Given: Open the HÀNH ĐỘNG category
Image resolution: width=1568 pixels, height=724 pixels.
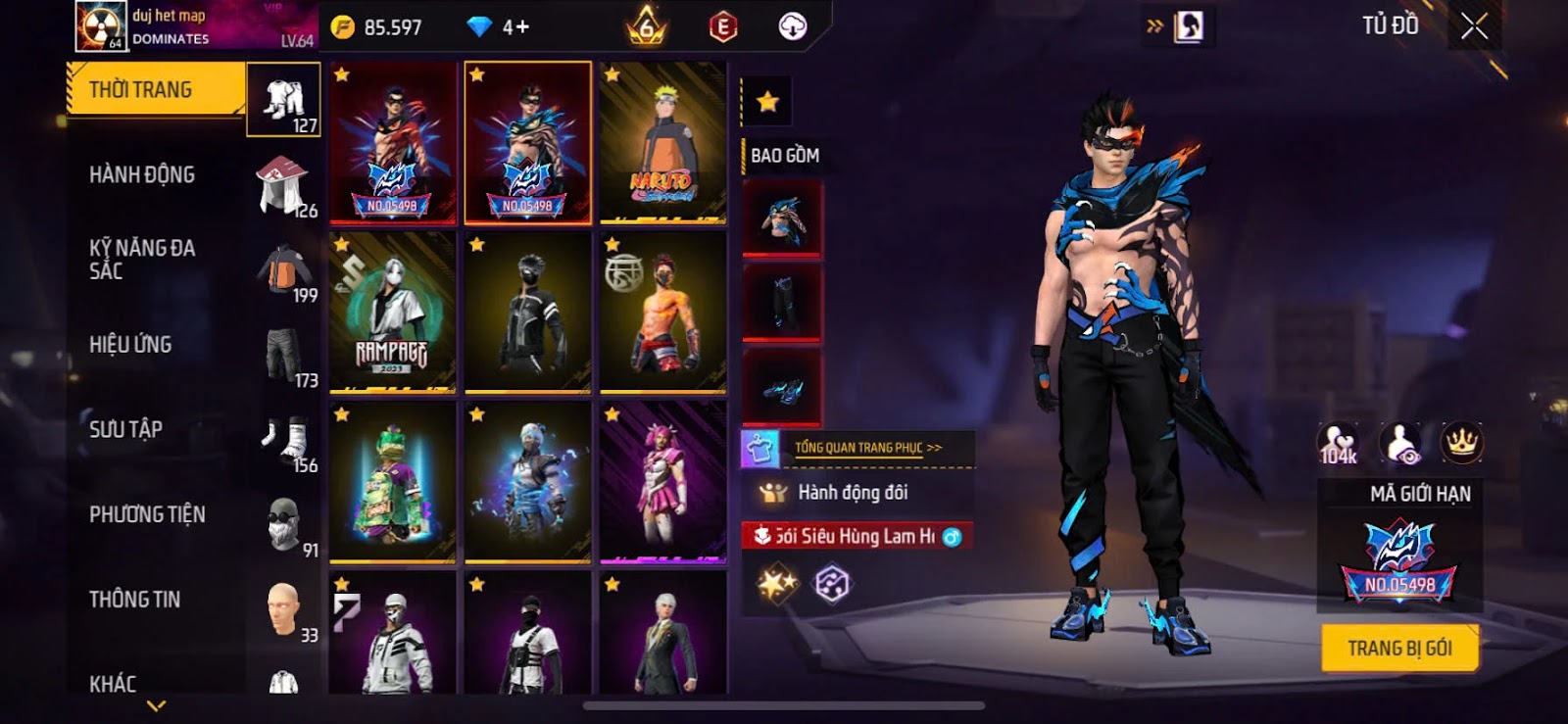Looking at the screenshot, I should tap(142, 175).
